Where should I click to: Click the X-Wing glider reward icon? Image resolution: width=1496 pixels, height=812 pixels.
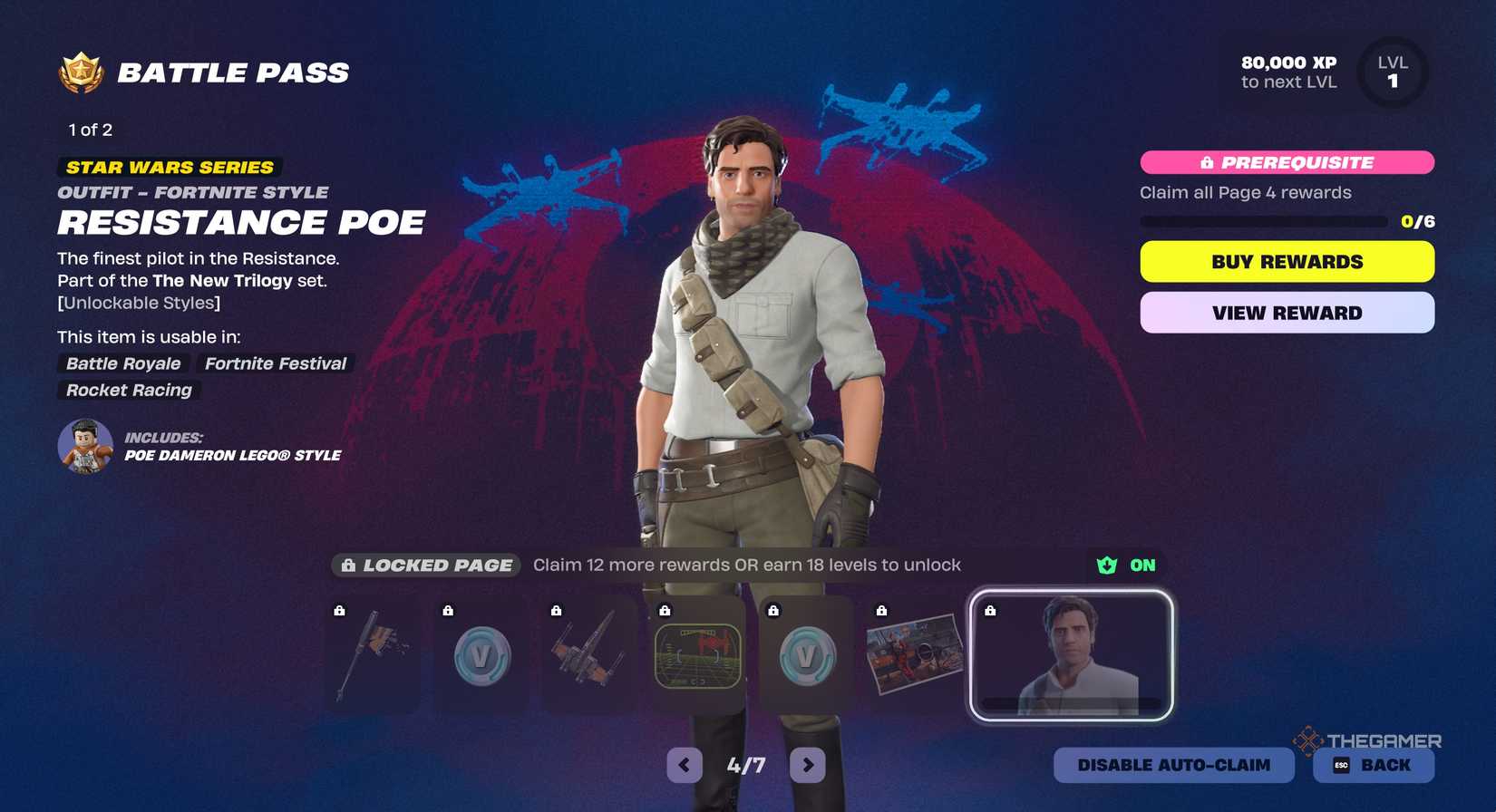(589, 654)
